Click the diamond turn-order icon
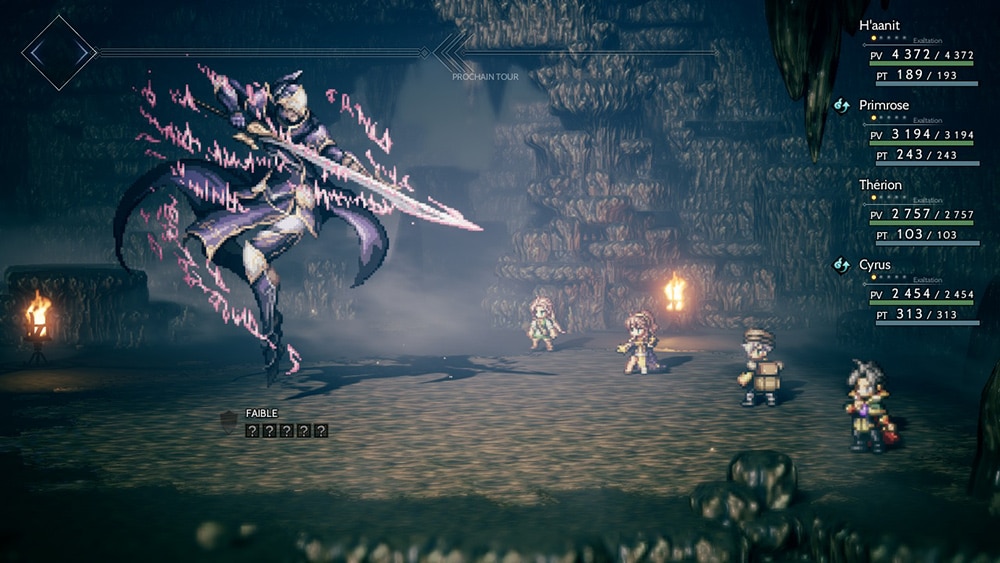Viewport: 1000px width, 563px height. point(59,52)
